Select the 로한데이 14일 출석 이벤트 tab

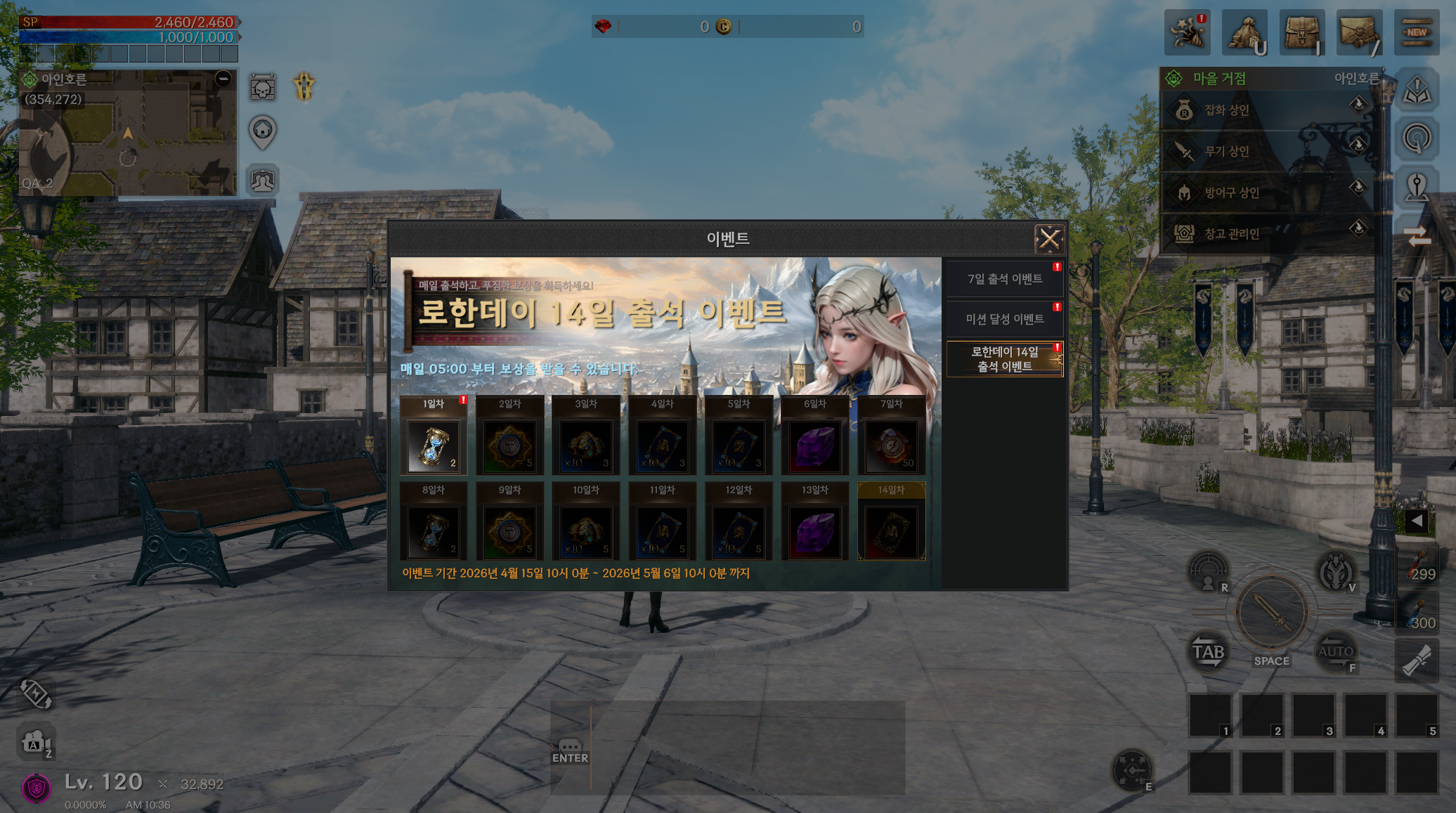coord(1004,359)
